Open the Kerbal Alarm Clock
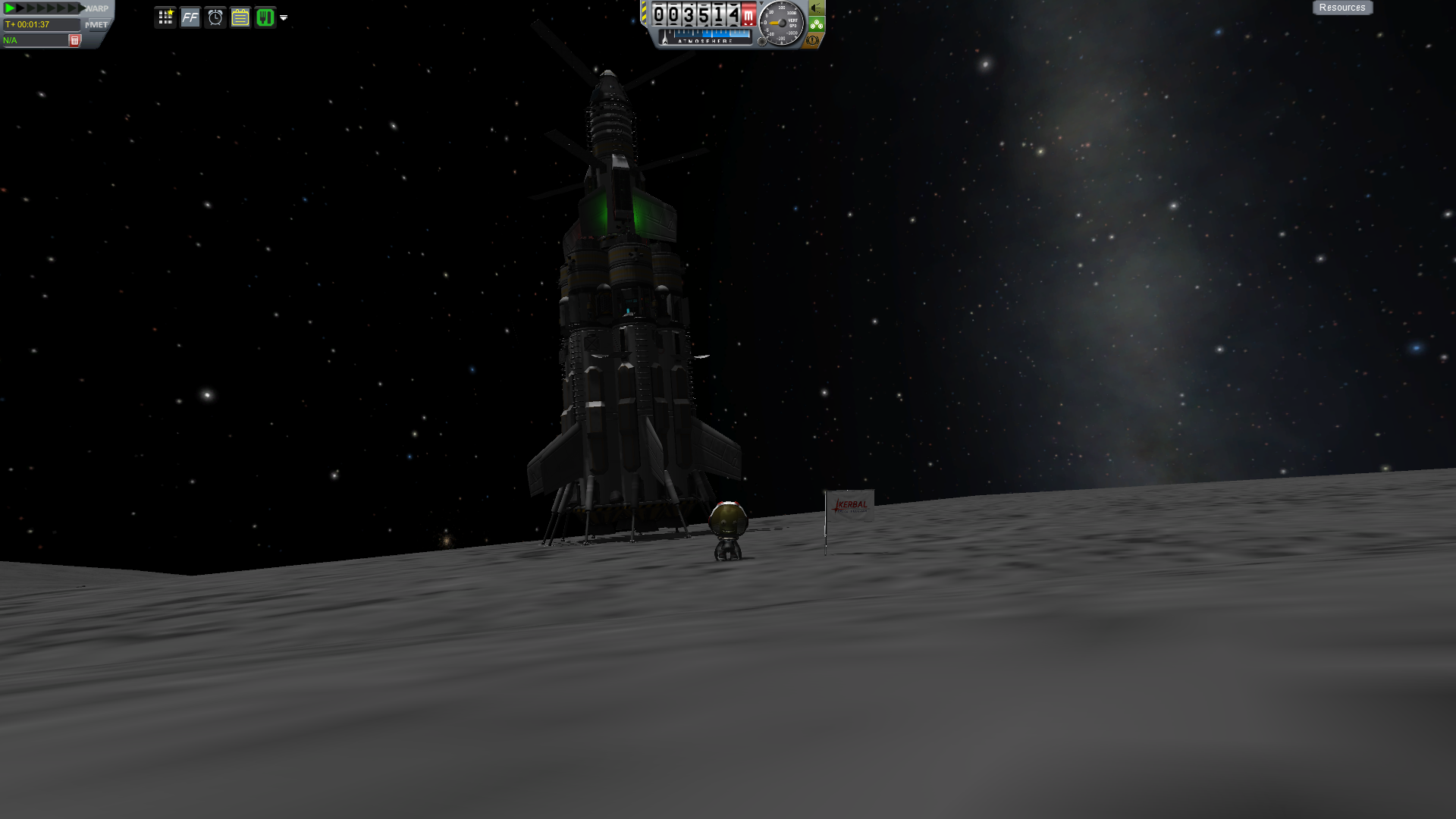This screenshot has width=1456, height=819. [216, 17]
